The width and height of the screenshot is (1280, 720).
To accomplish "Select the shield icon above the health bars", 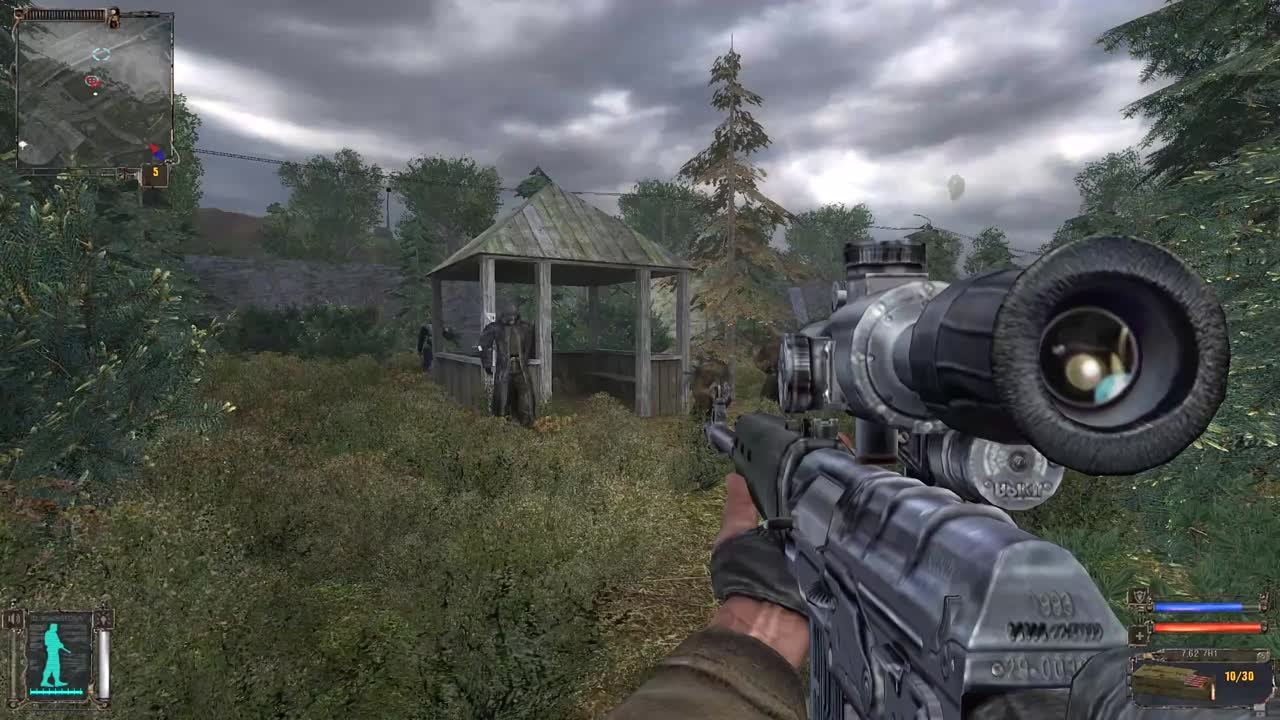I will (1140, 596).
